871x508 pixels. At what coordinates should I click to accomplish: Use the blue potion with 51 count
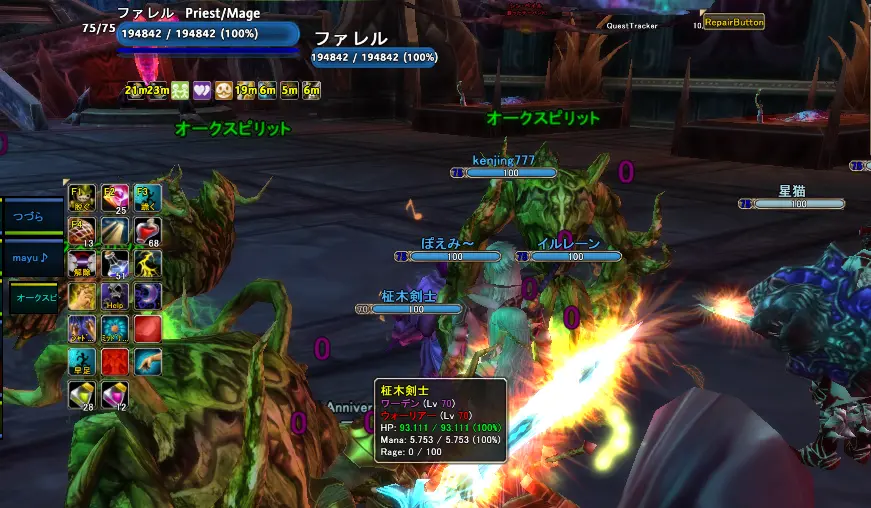(x=114, y=263)
